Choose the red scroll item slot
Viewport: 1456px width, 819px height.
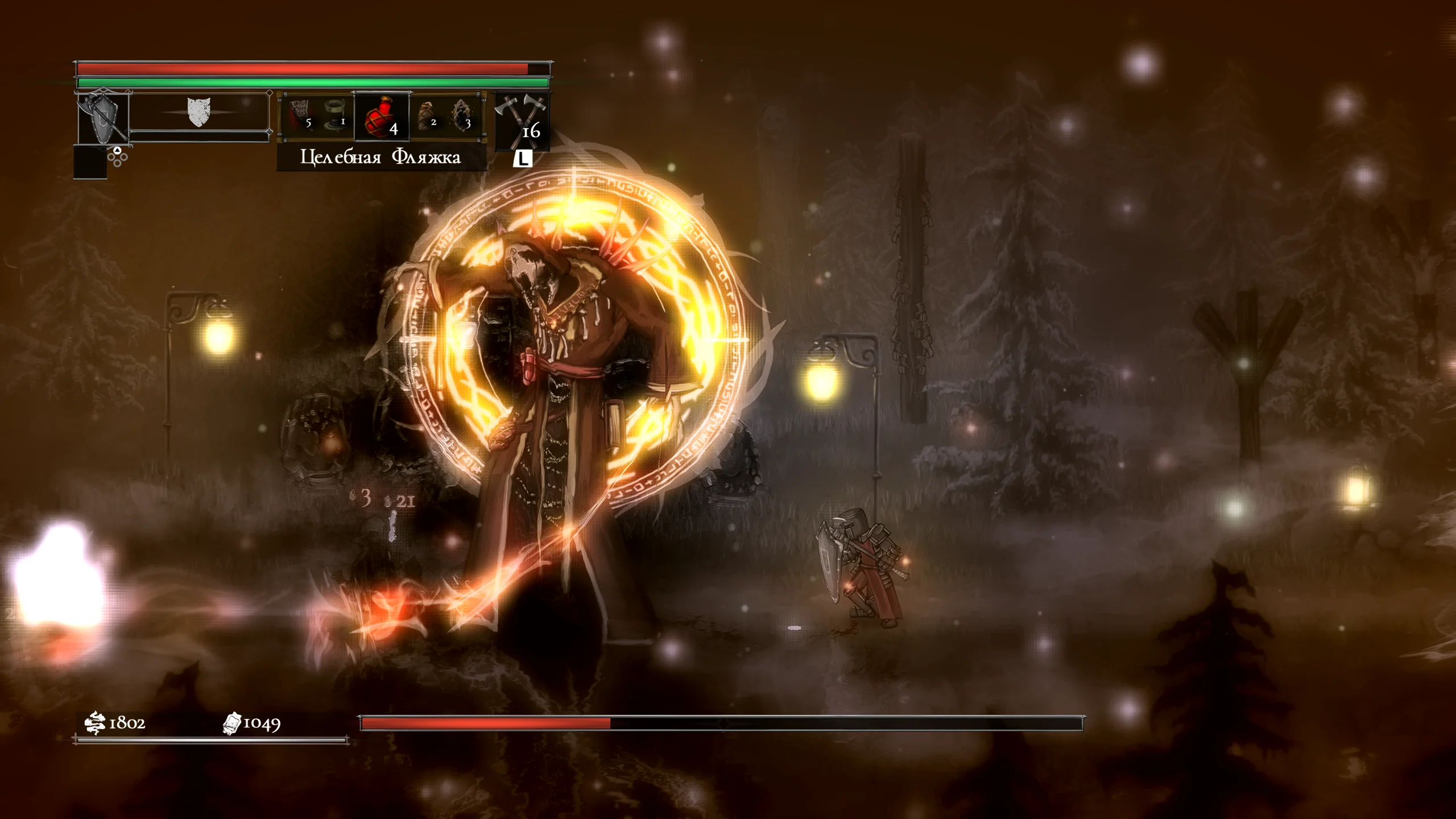point(300,115)
